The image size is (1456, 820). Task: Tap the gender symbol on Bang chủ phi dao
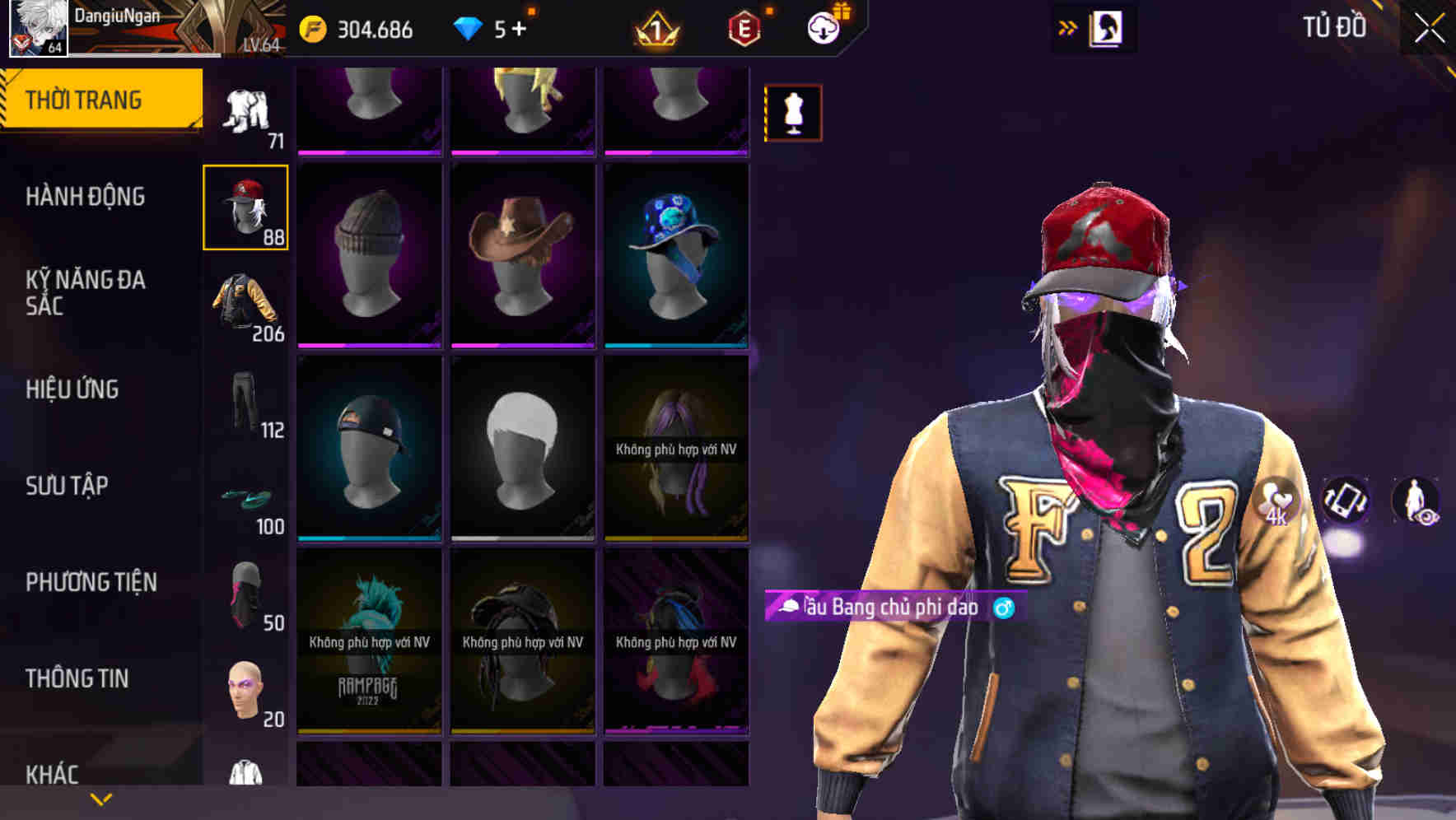[1001, 607]
